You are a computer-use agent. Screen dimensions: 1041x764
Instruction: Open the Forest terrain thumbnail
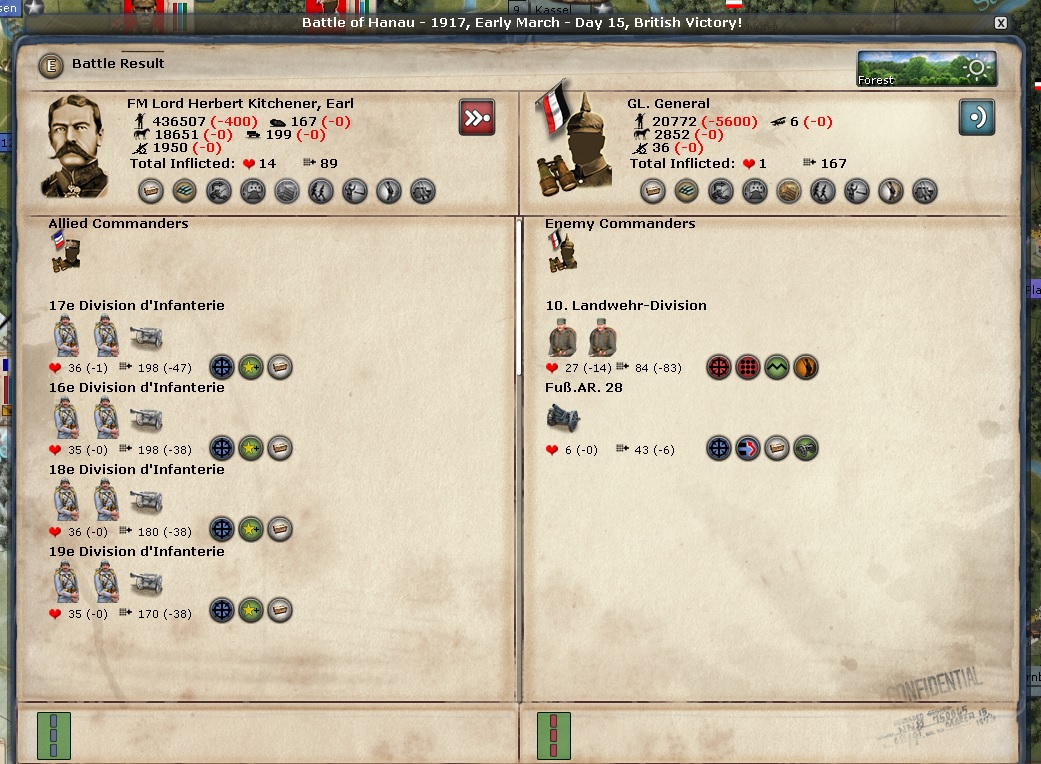click(926, 69)
